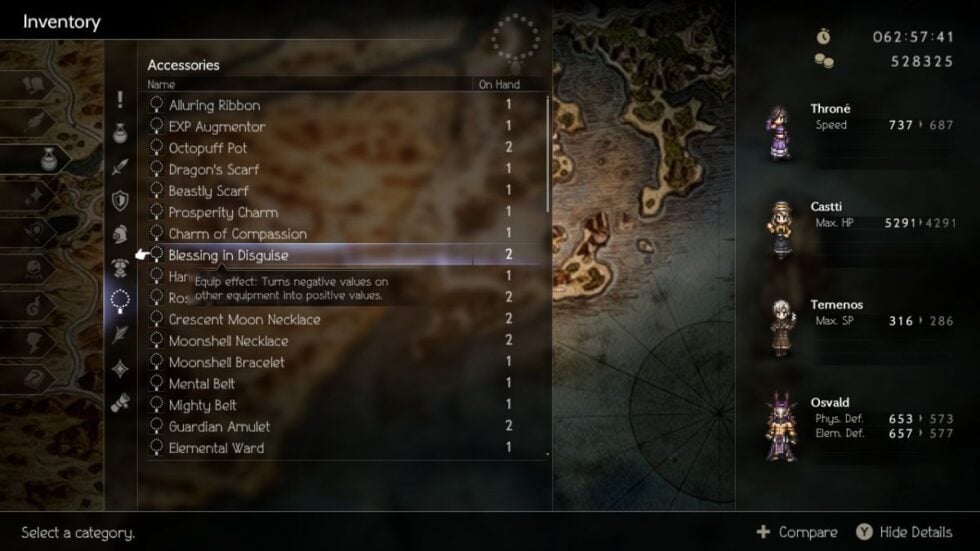Select the Beastly Scarf entry
The height and width of the screenshot is (551, 980).
209,191
